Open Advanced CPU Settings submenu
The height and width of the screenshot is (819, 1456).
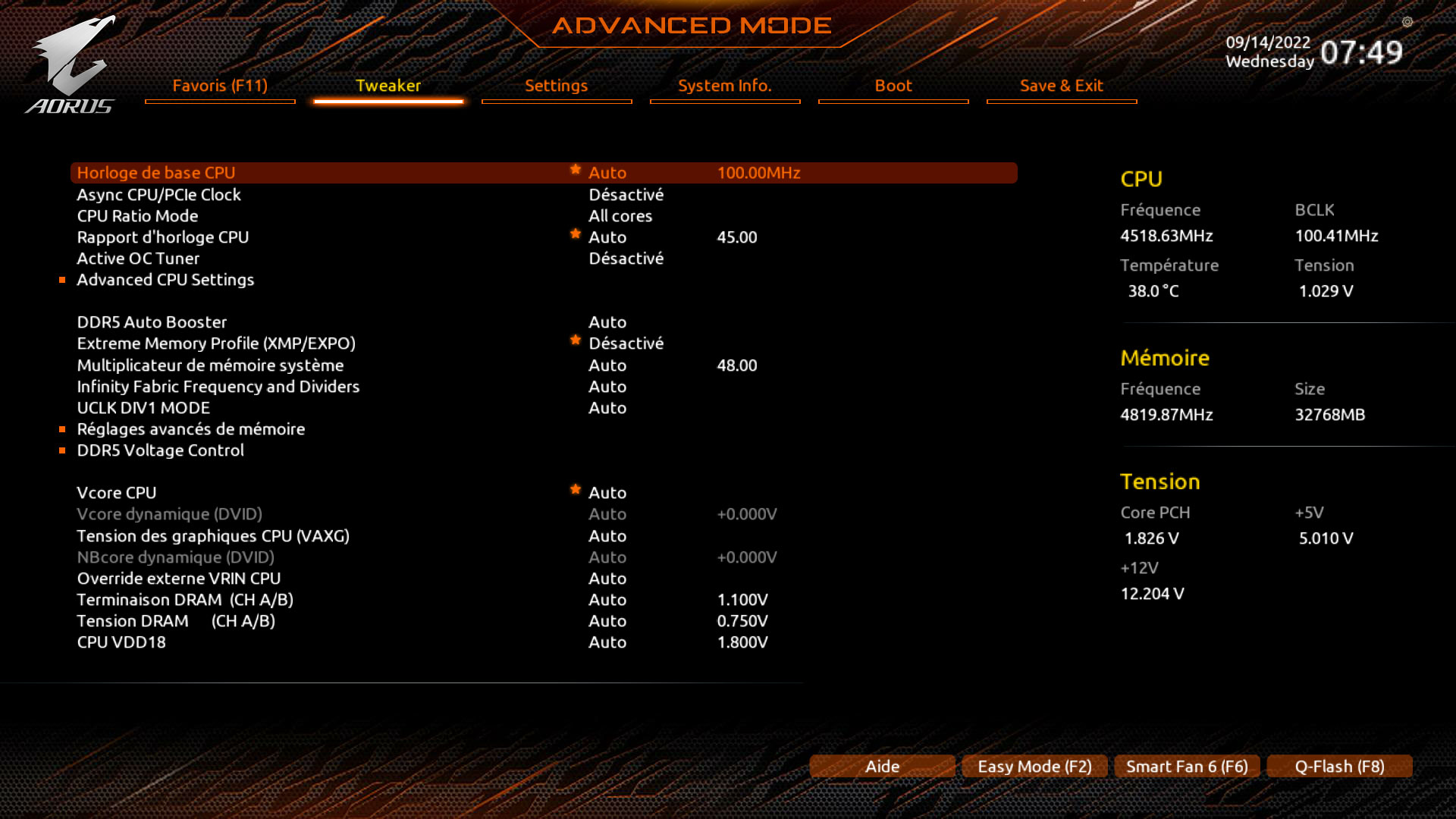coord(165,280)
